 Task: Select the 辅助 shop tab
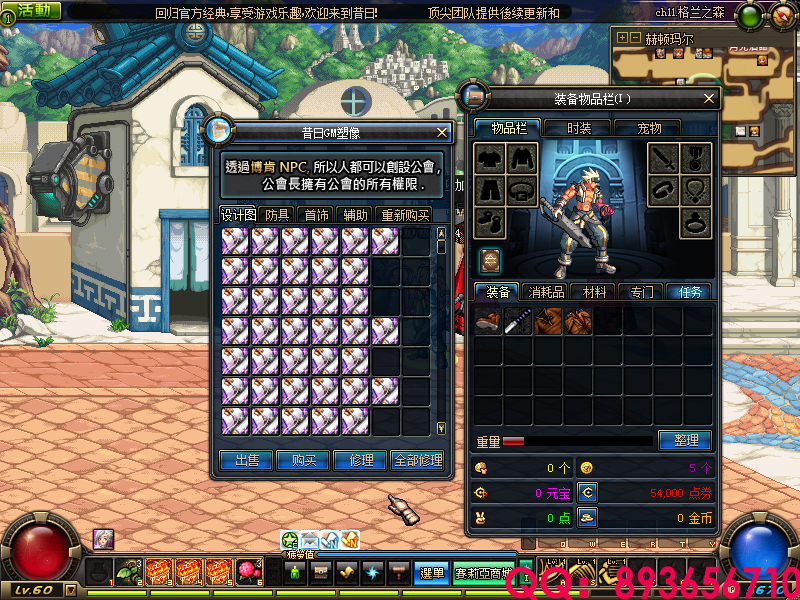tap(355, 215)
